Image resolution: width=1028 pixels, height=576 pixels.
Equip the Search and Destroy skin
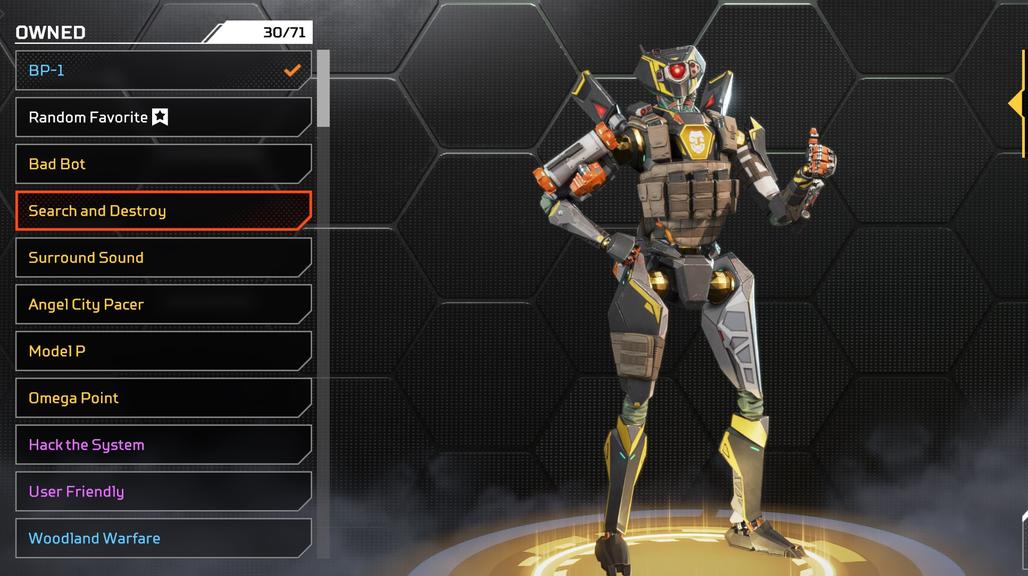tap(163, 211)
